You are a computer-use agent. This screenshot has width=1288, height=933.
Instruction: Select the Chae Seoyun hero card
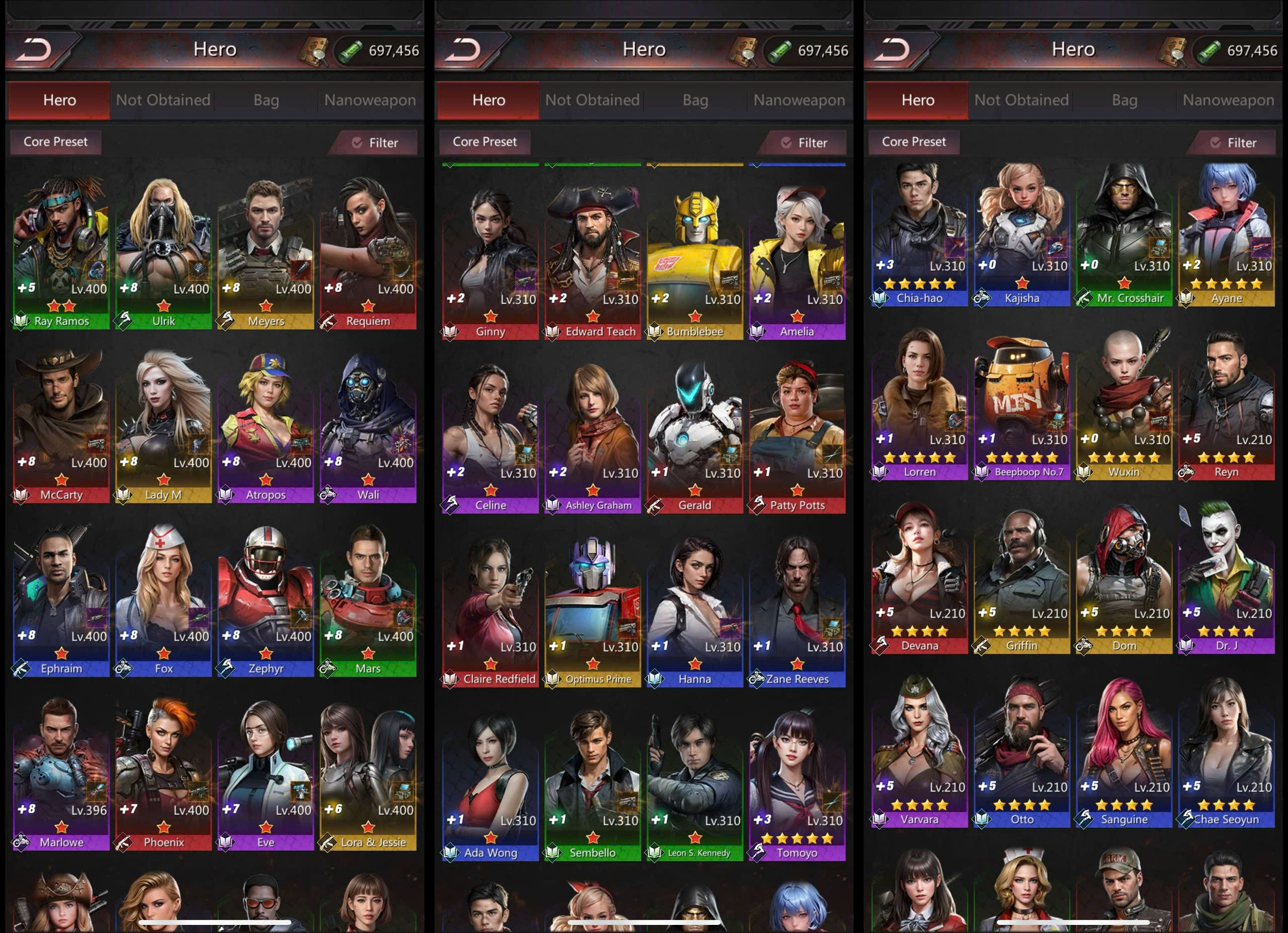(1226, 752)
